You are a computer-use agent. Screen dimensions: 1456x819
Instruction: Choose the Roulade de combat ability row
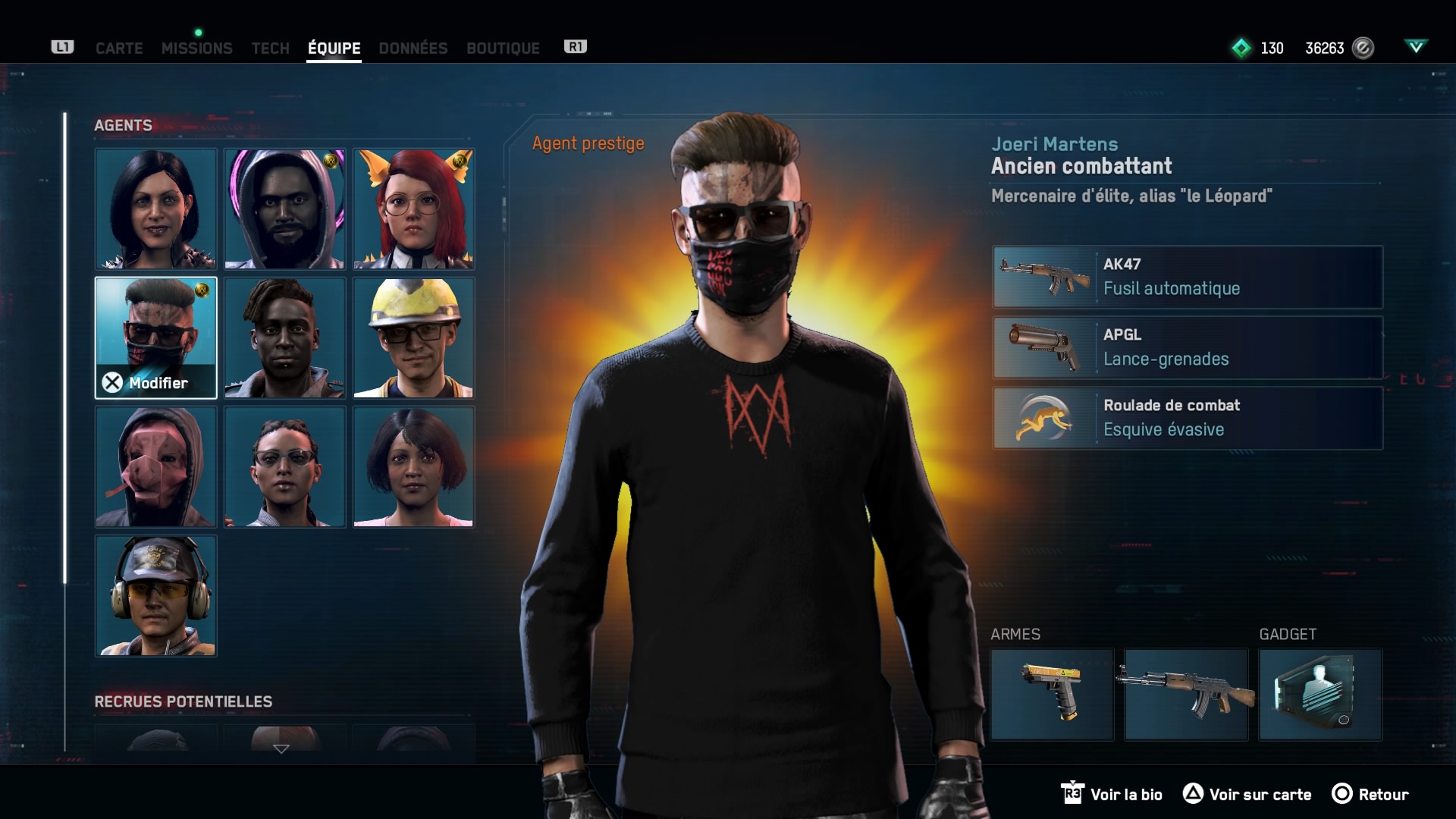click(1188, 418)
